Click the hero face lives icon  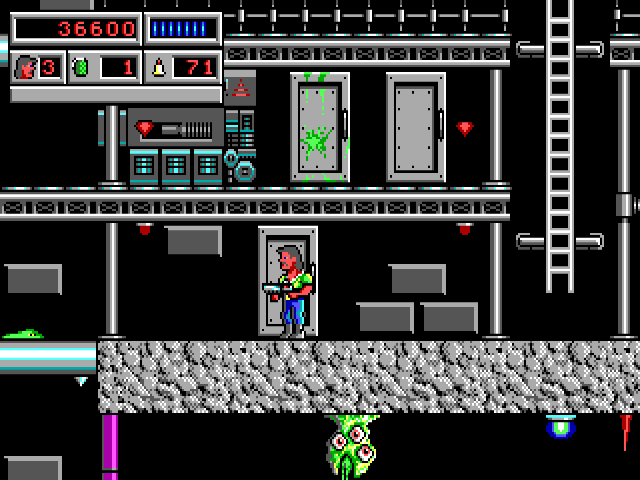pos(24,68)
